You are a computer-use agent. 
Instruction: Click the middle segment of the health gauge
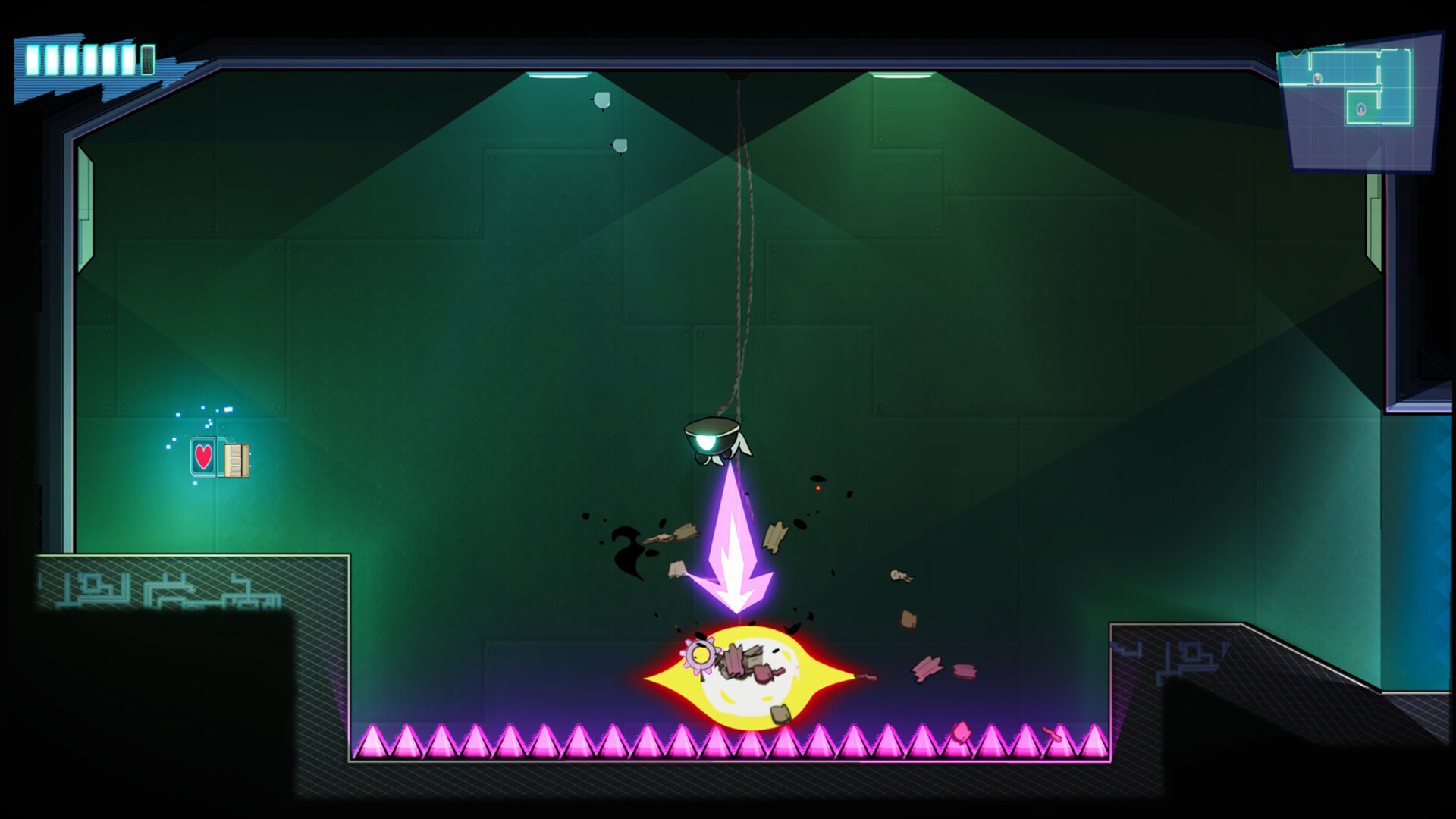[x=91, y=60]
